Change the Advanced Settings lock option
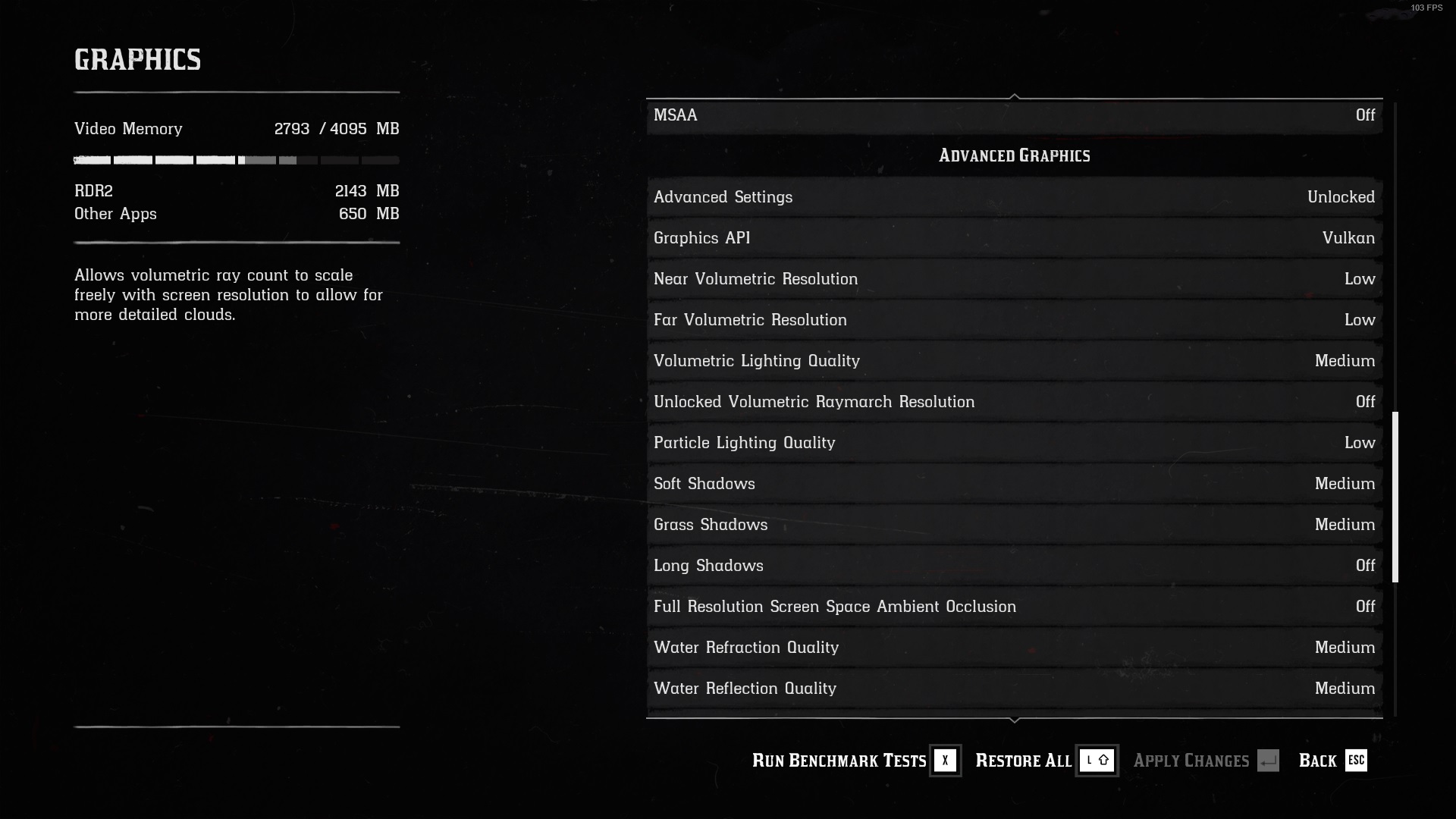The image size is (1456, 819). (x=1014, y=197)
